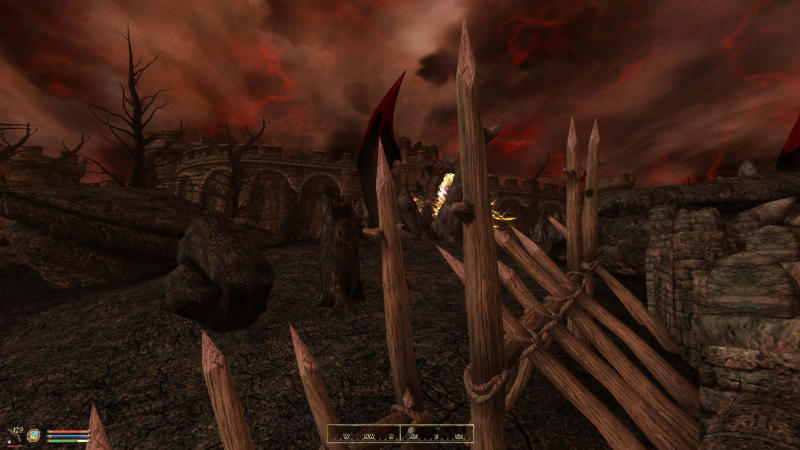Select the active spell icon
Image resolution: width=800 pixels, height=450 pixels.
[34, 435]
